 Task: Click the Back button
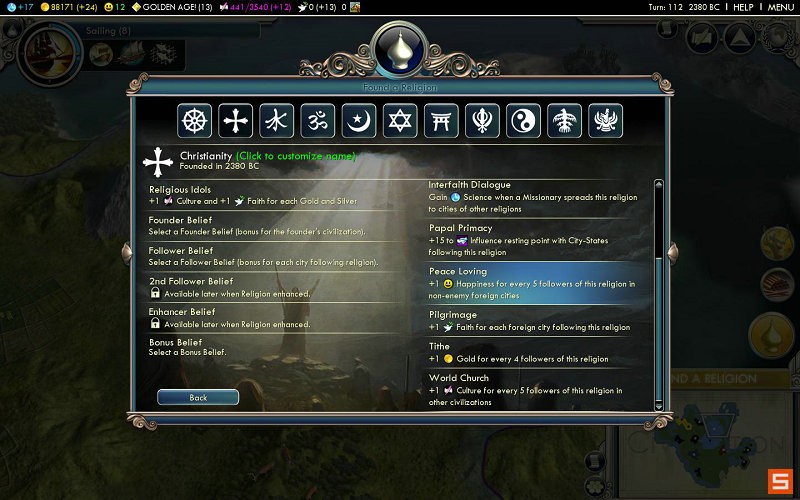pos(198,397)
